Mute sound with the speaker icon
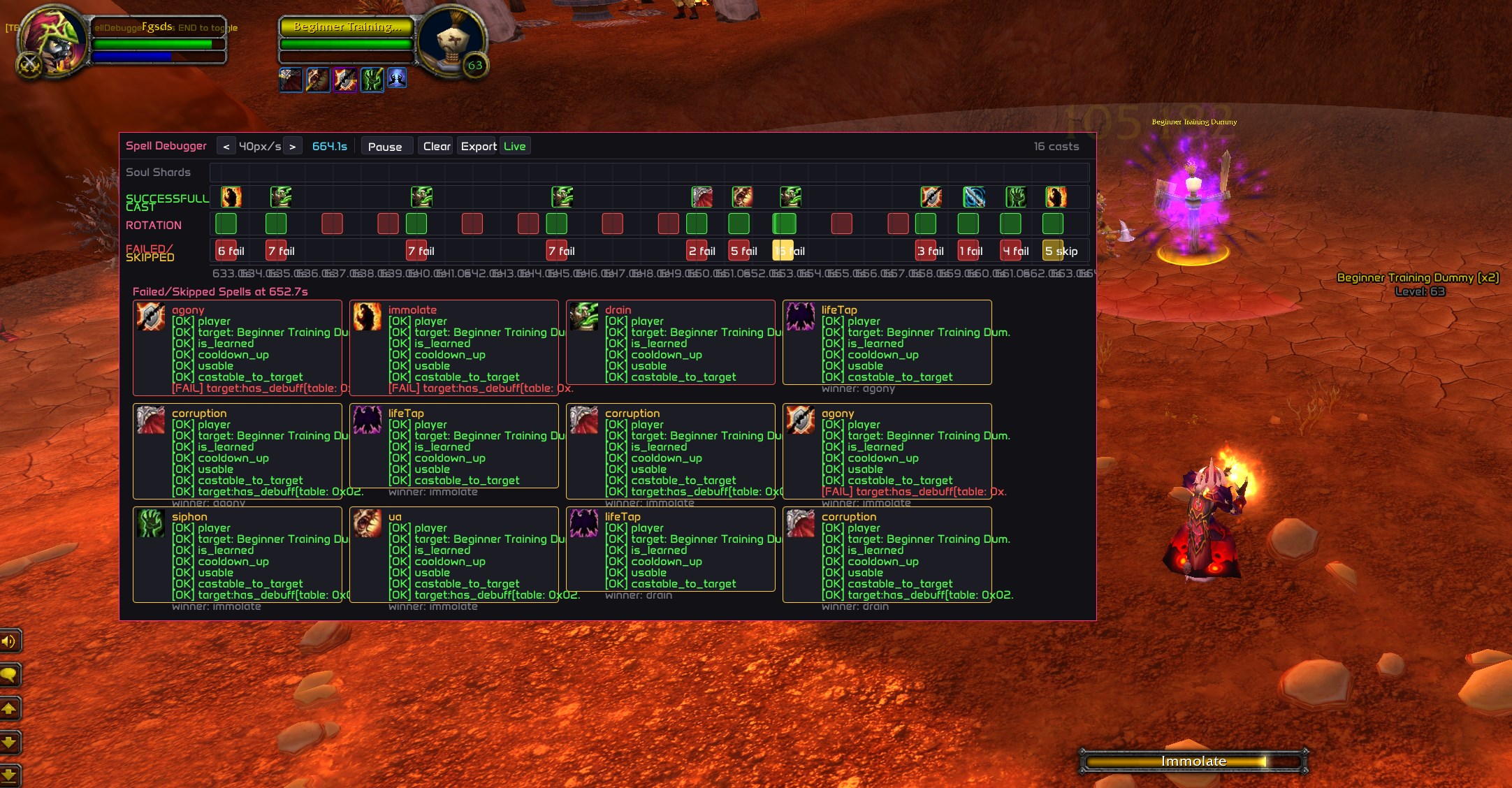The width and height of the screenshot is (1512, 788). (10, 641)
